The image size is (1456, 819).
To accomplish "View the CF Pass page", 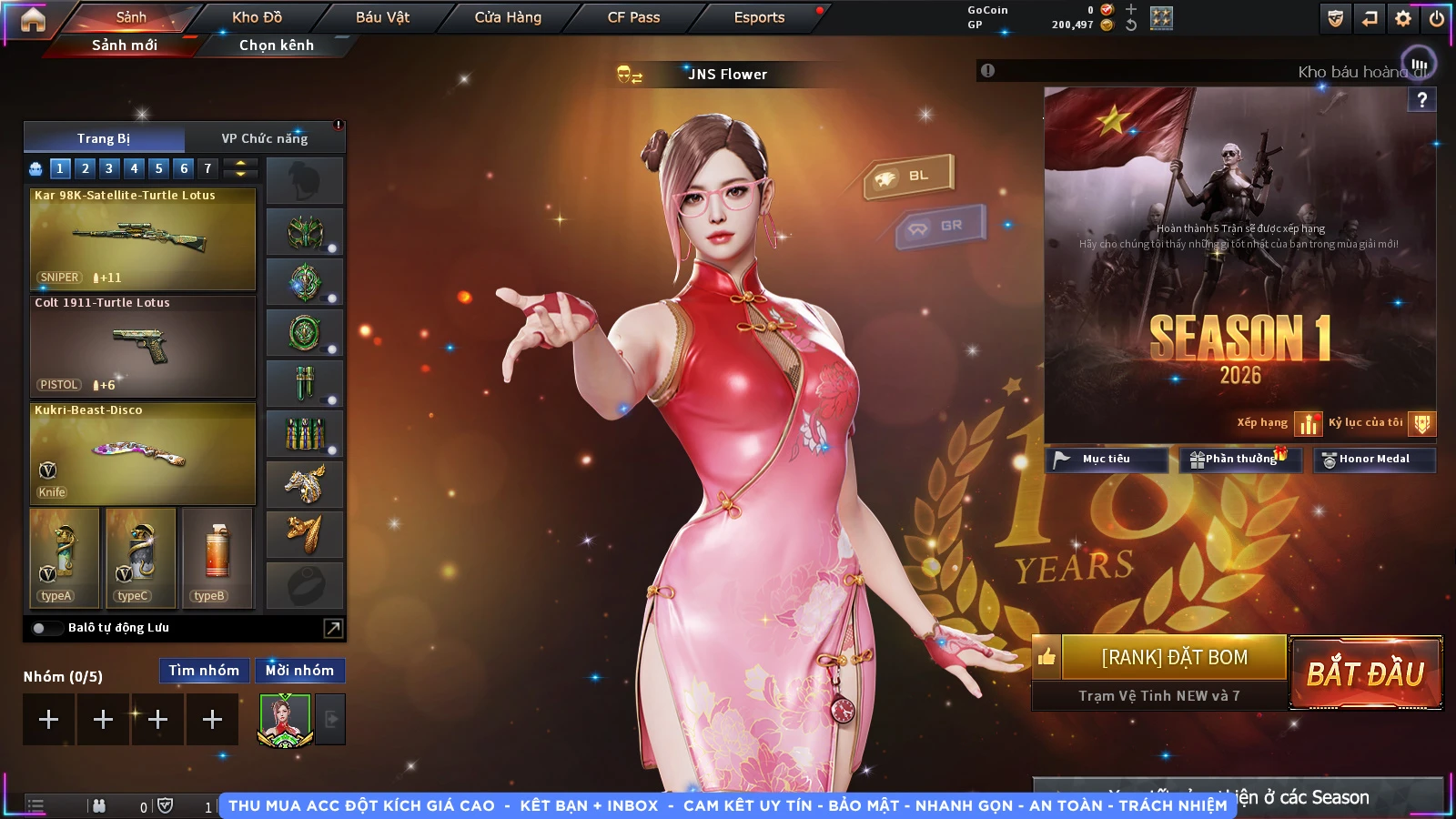I will [x=633, y=17].
